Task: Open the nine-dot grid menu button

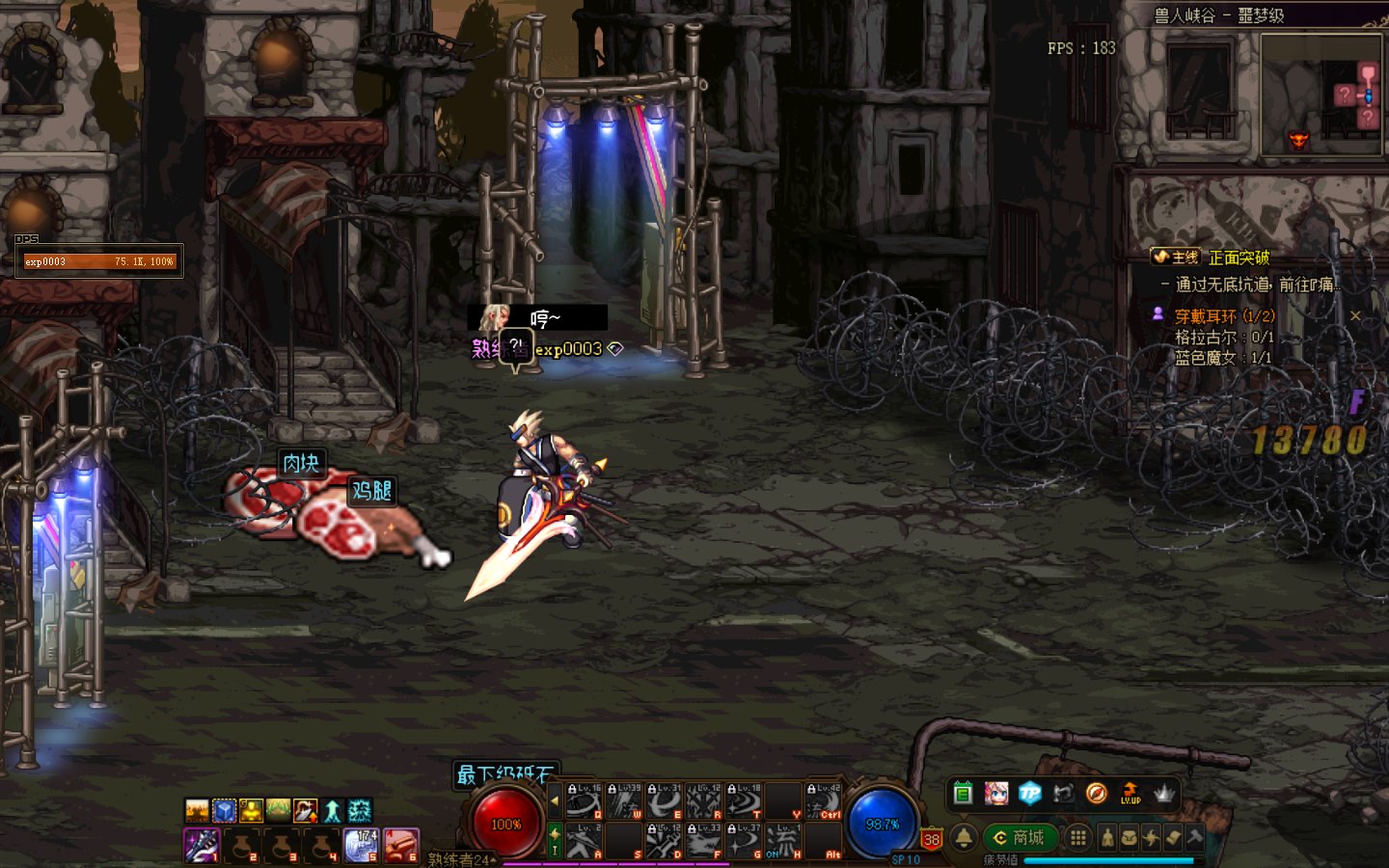Action: pos(1078,837)
